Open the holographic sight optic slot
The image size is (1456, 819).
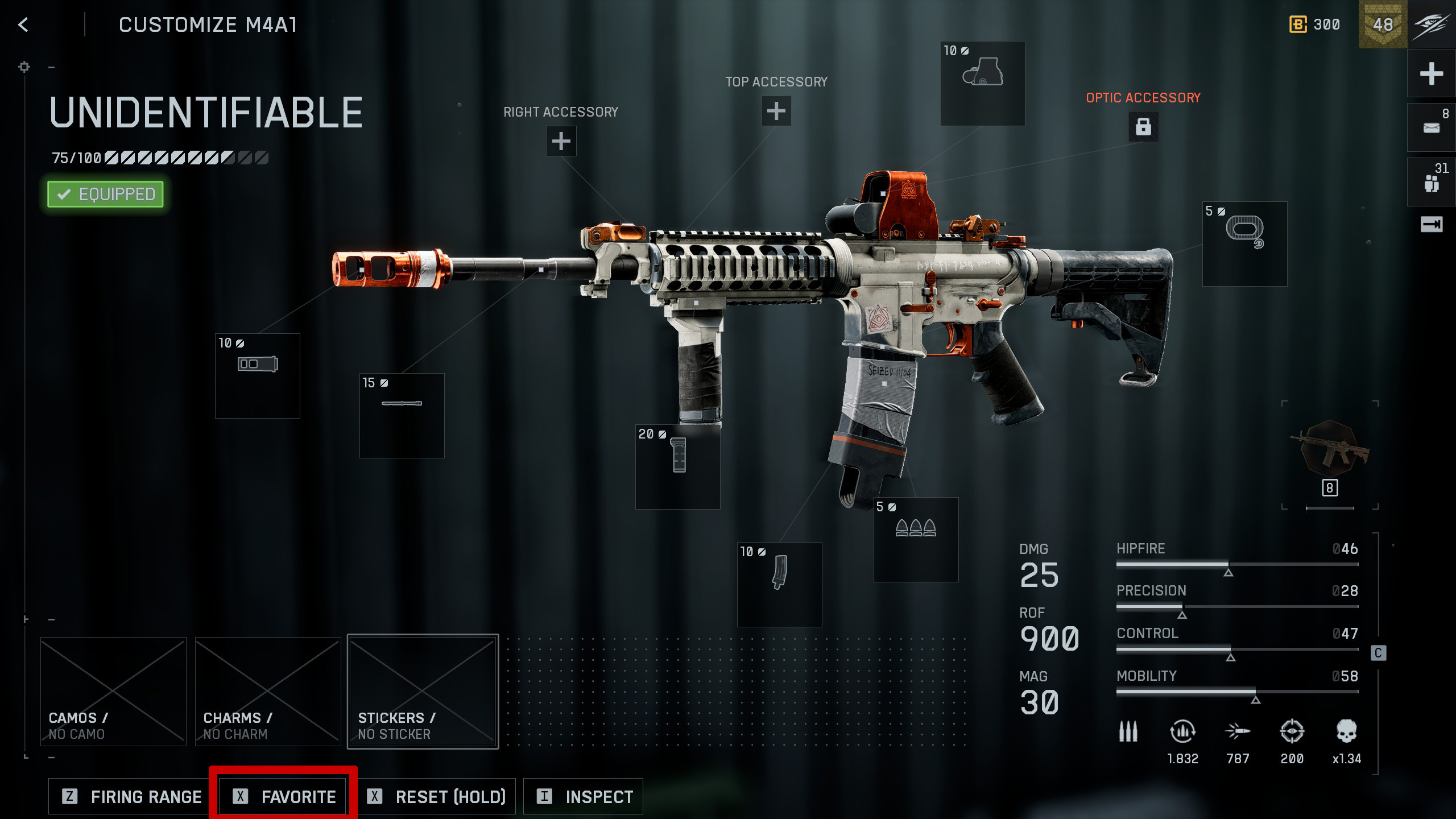point(982,83)
